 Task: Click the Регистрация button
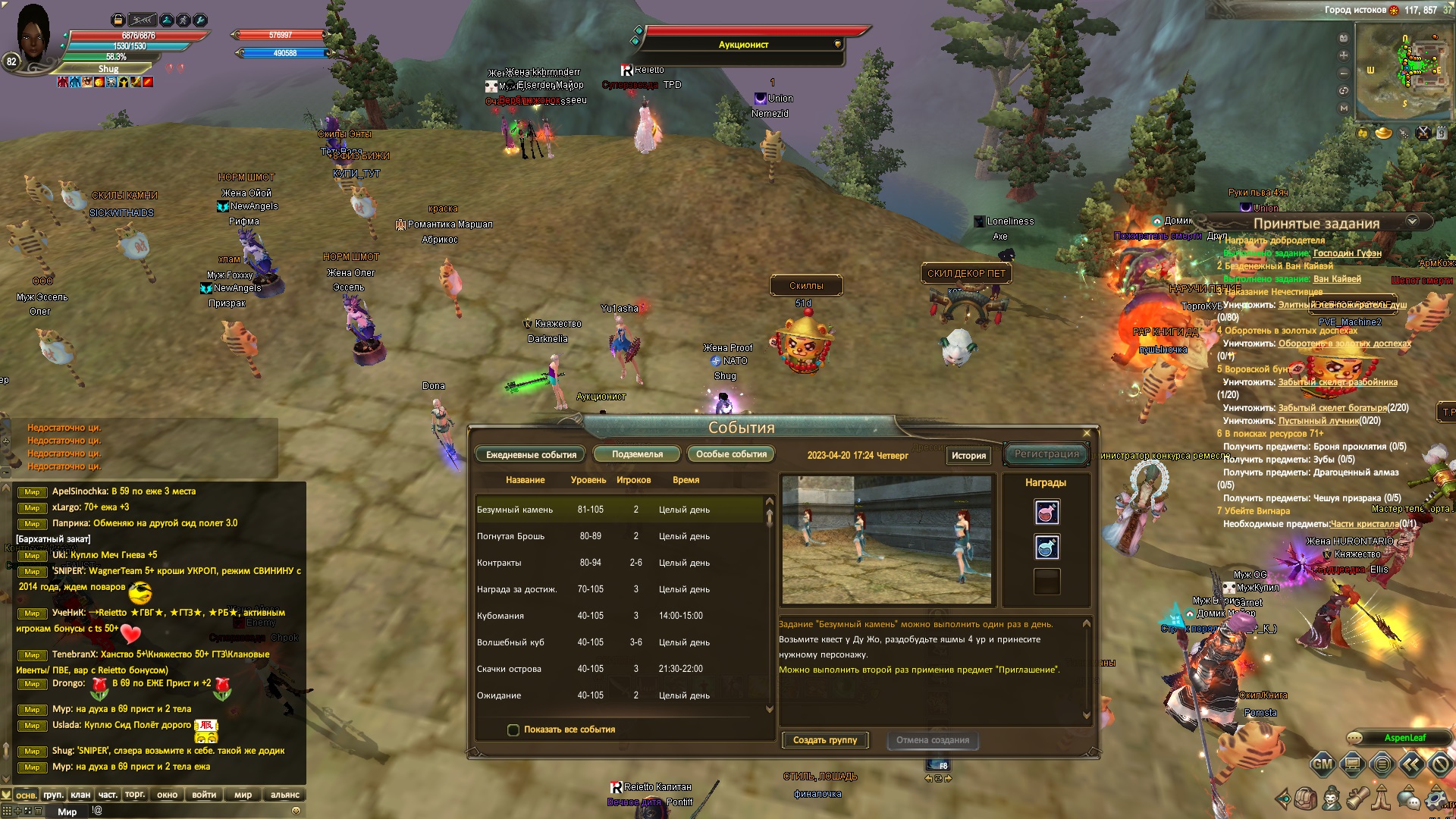pos(1046,454)
